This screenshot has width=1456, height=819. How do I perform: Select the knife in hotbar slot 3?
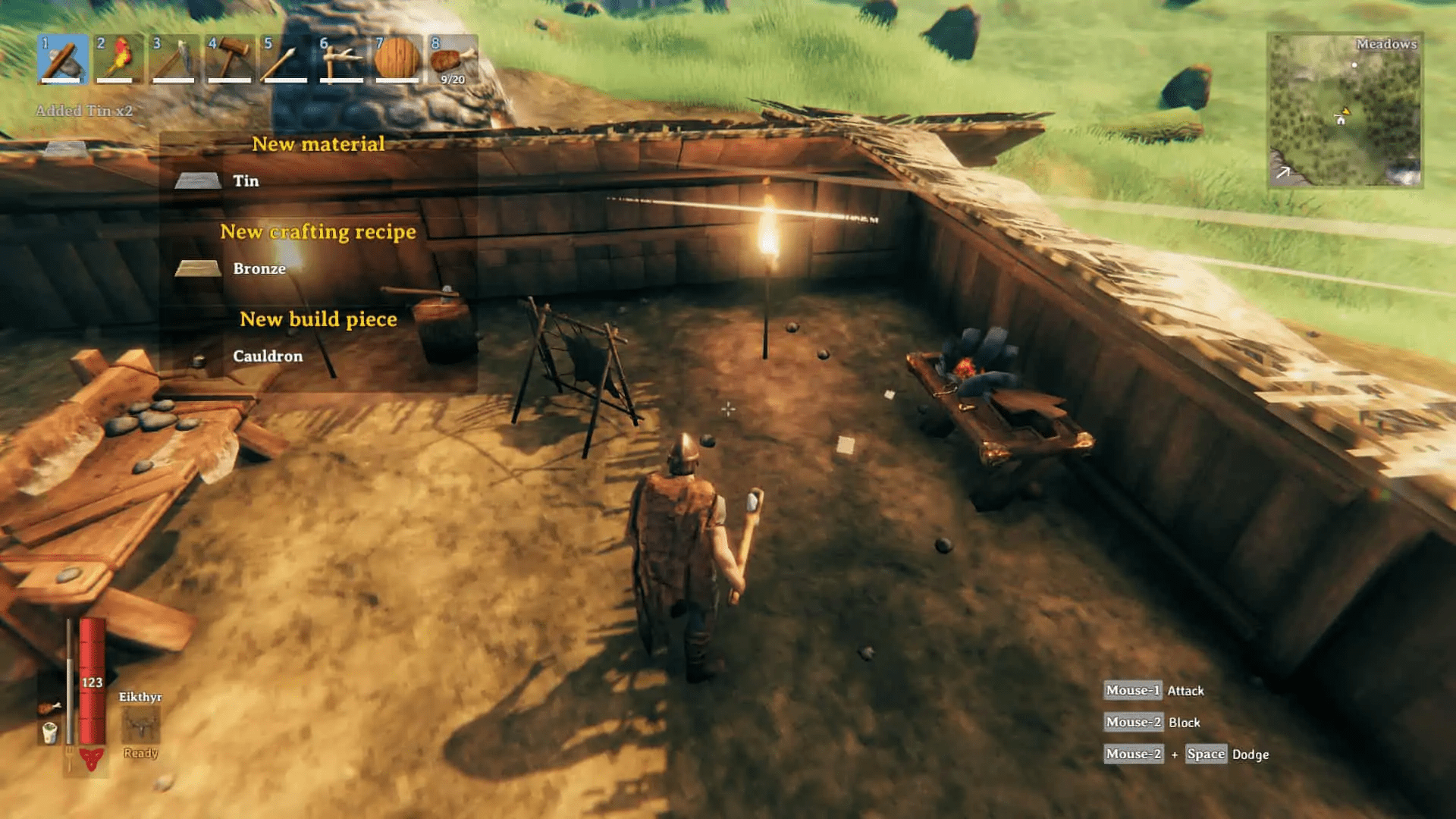[x=175, y=61]
